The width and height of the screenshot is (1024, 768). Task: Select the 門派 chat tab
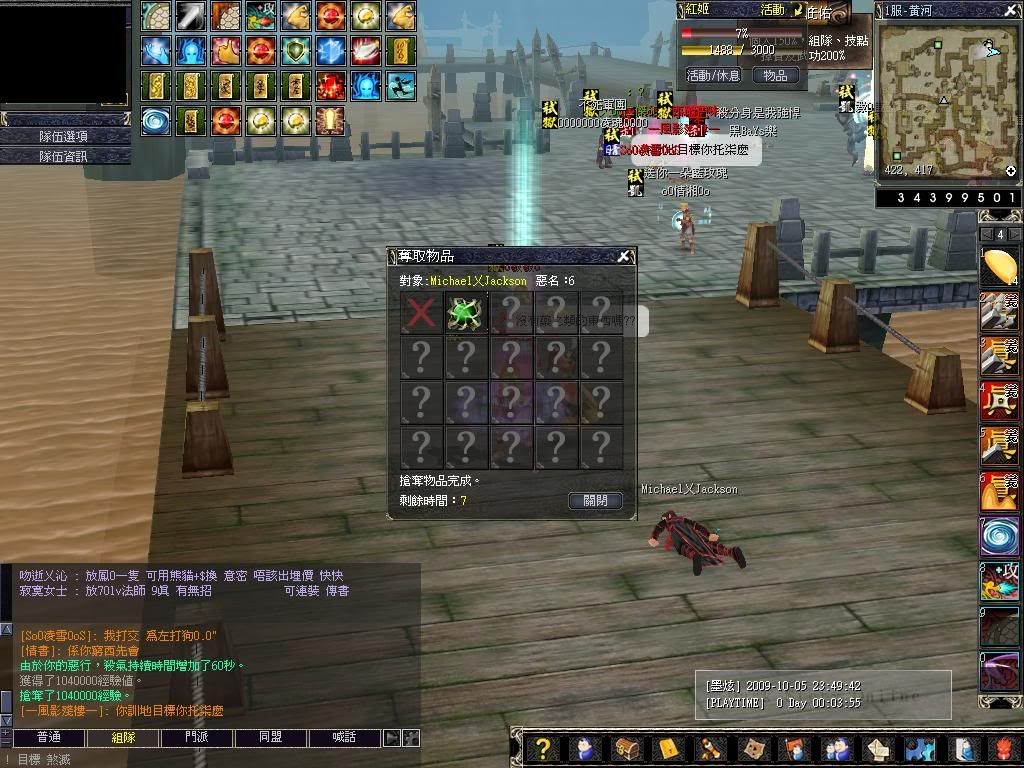point(197,737)
